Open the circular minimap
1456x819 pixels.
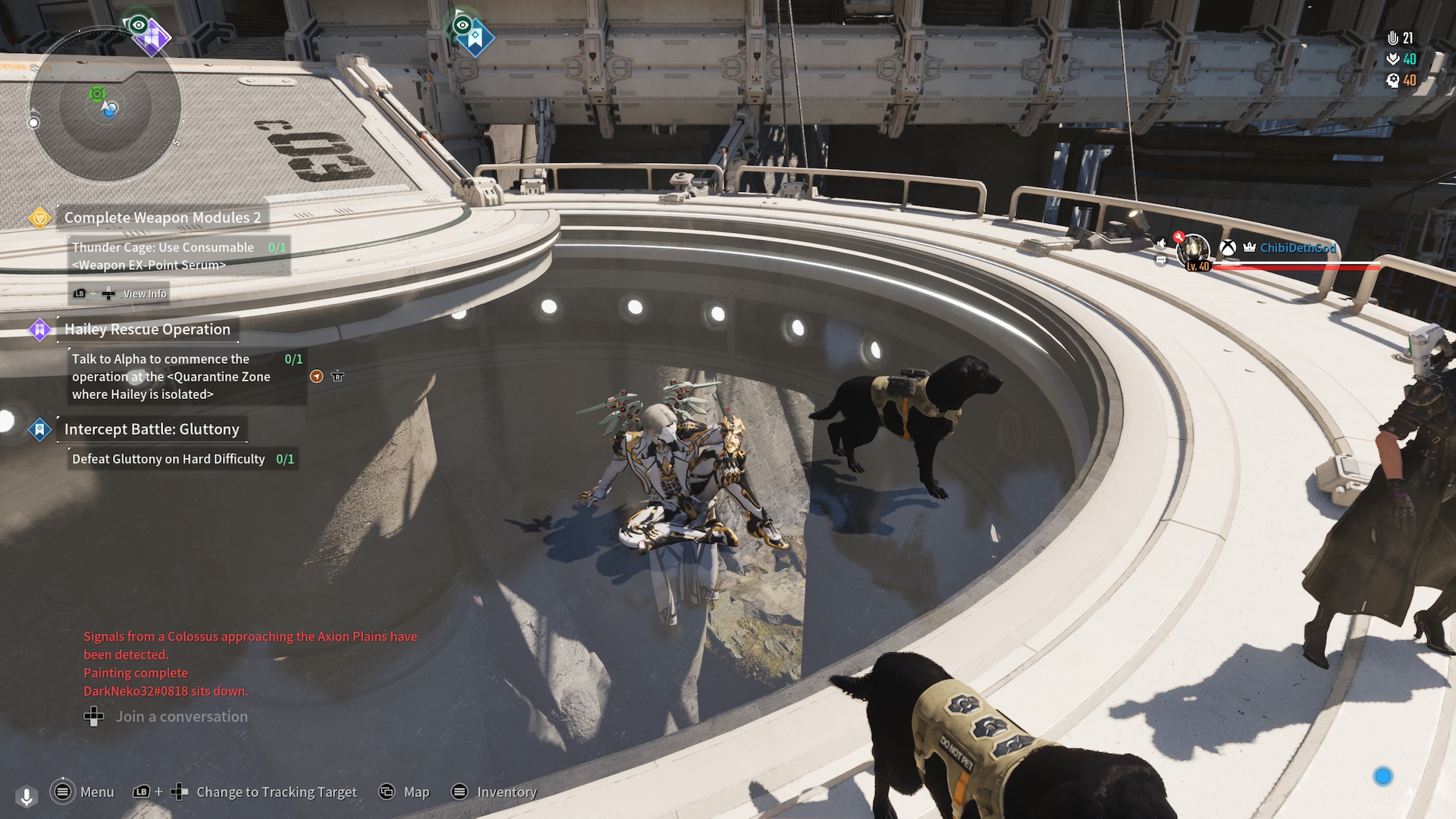[x=105, y=106]
